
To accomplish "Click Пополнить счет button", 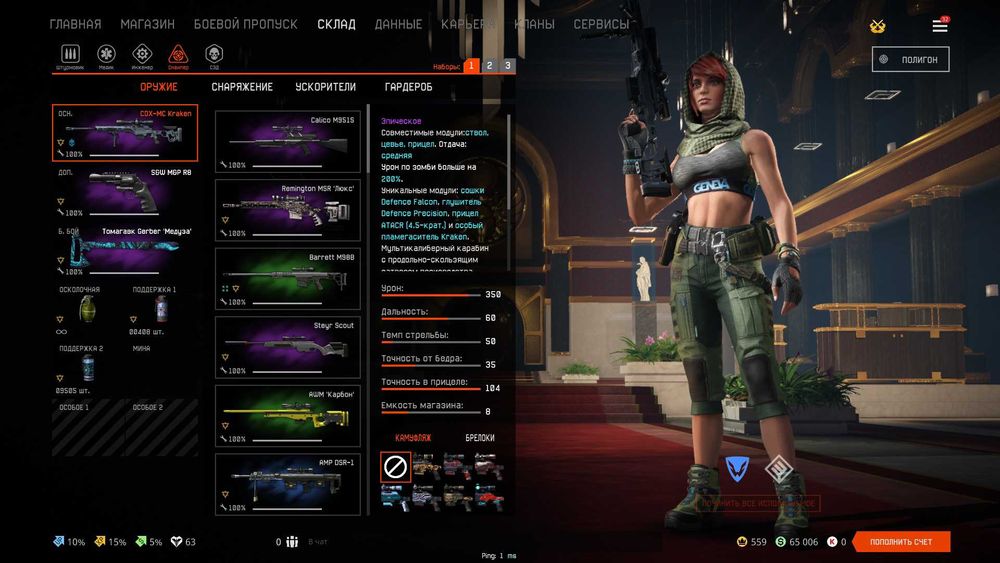I will click(x=901, y=542).
